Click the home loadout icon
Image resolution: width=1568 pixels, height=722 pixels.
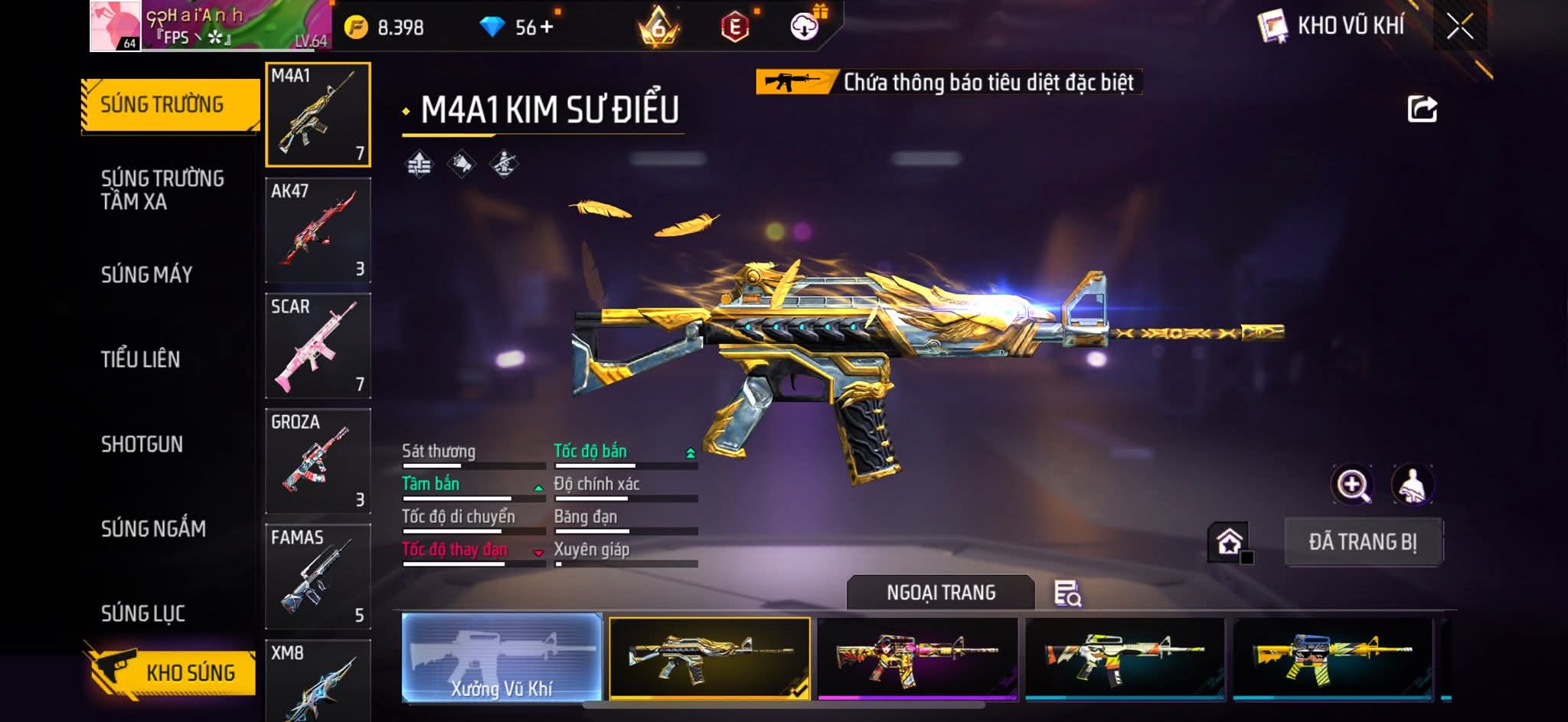(1229, 542)
